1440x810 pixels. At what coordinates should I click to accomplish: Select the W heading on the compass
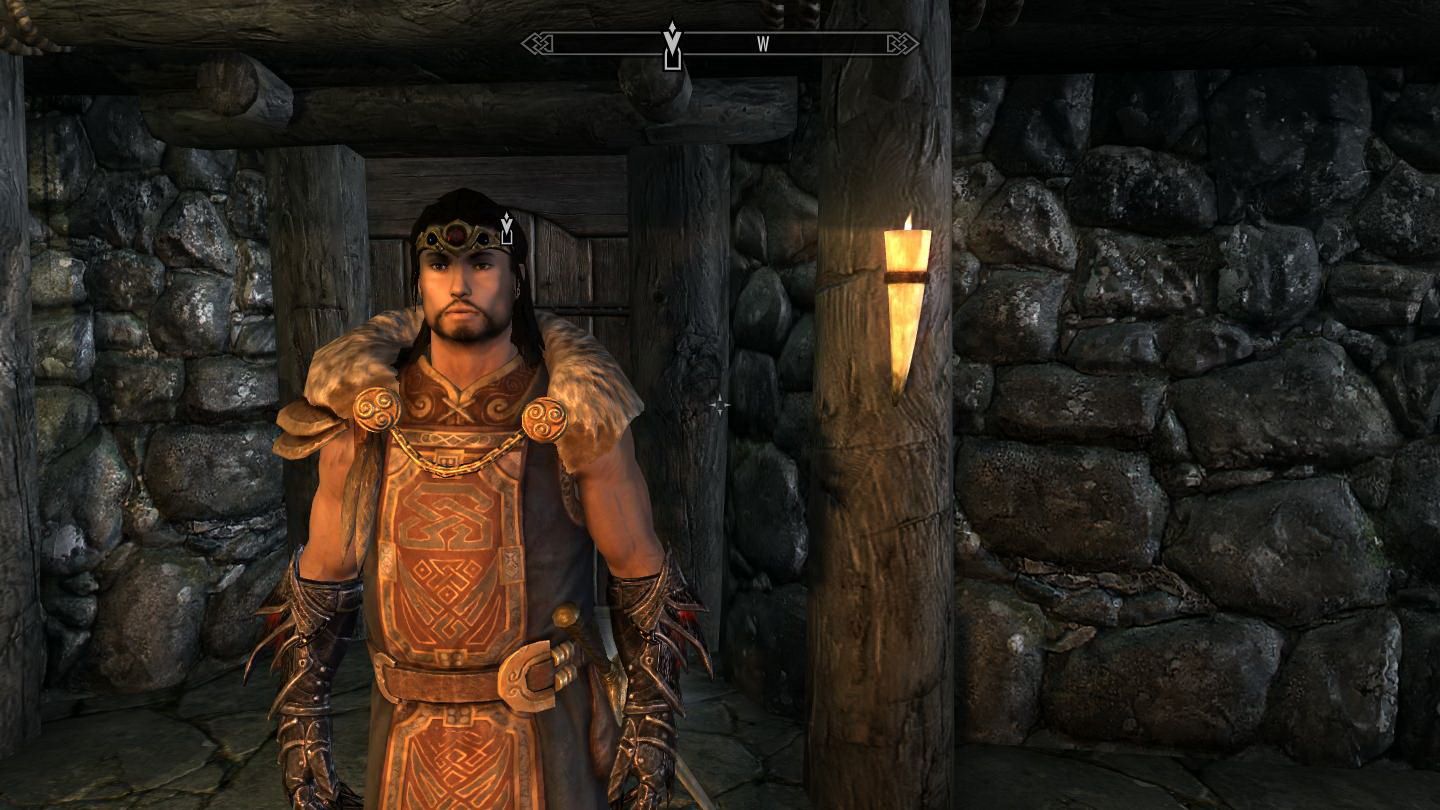pos(763,44)
